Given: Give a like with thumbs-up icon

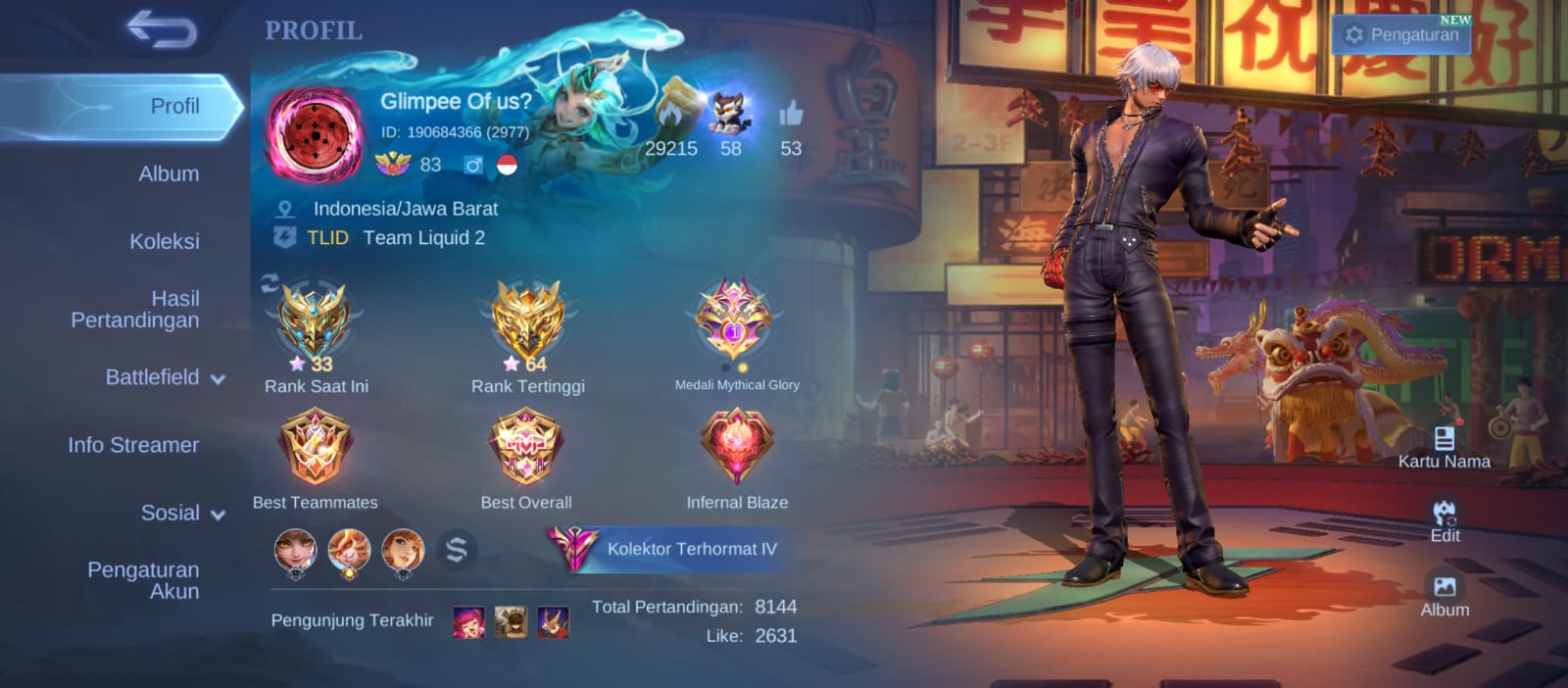Looking at the screenshot, I should pyautogui.click(x=791, y=116).
